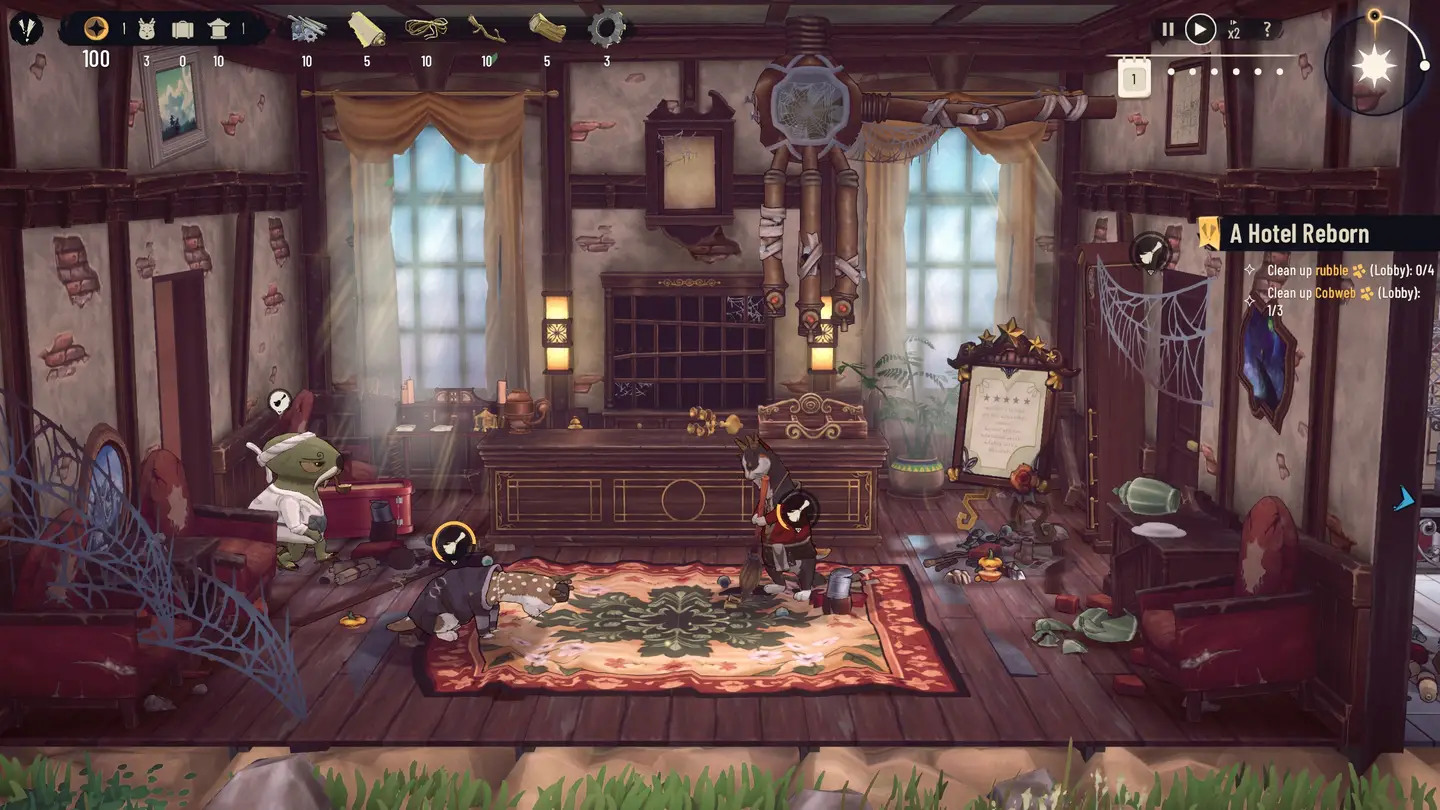Click the hotel building icon
This screenshot has width=1440, height=810.
[x=218, y=29]
